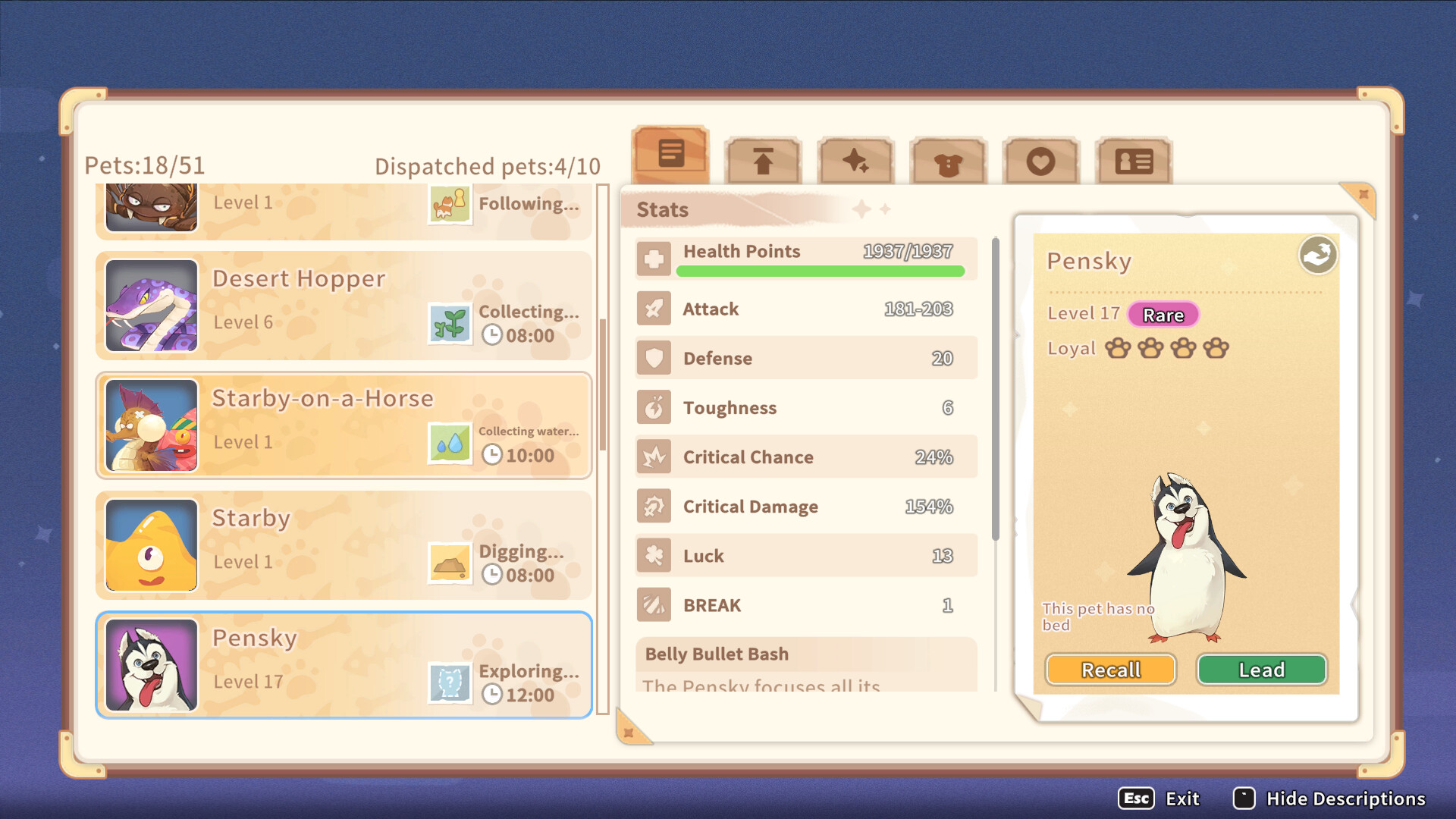Click the release icon on Pensky's card
The image size is (1456, 819).
pos(1317,255)
